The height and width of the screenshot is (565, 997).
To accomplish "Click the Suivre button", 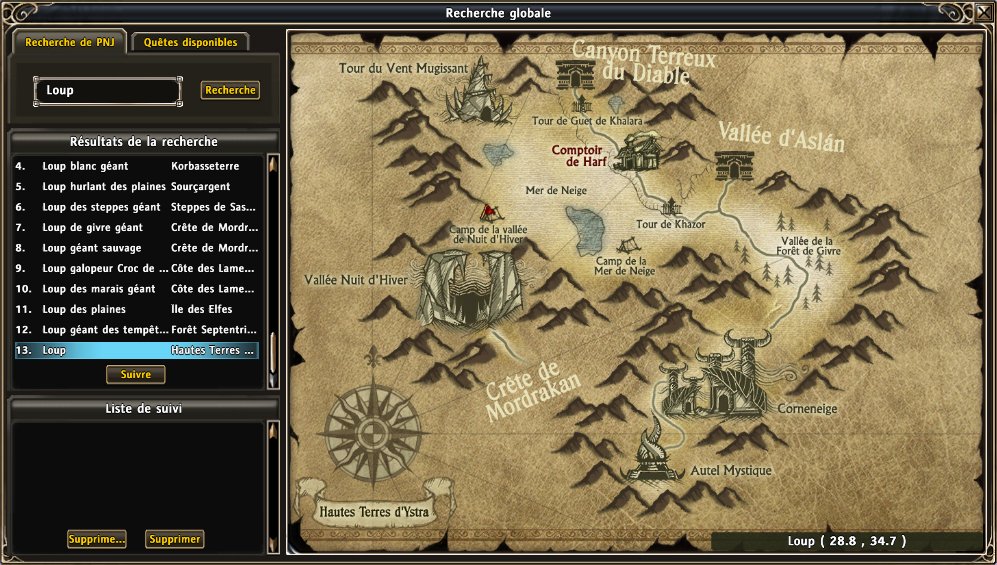I will [135, 374].
